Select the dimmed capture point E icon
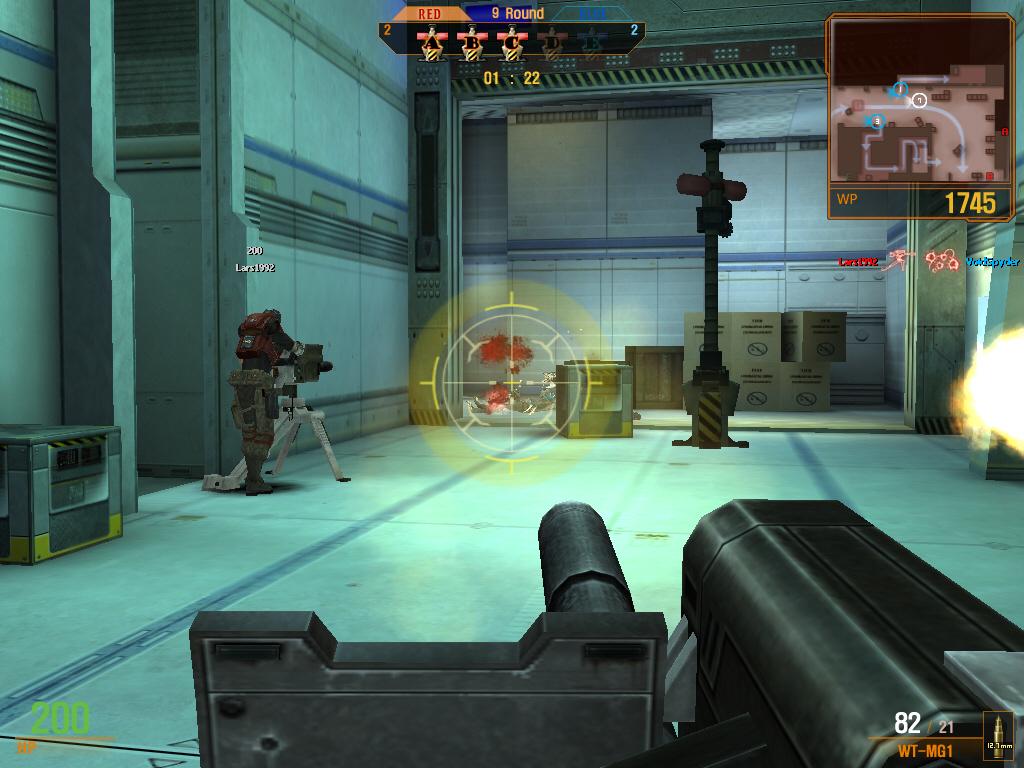Viewport: 1024px width, 768px height. pos(591,43)
